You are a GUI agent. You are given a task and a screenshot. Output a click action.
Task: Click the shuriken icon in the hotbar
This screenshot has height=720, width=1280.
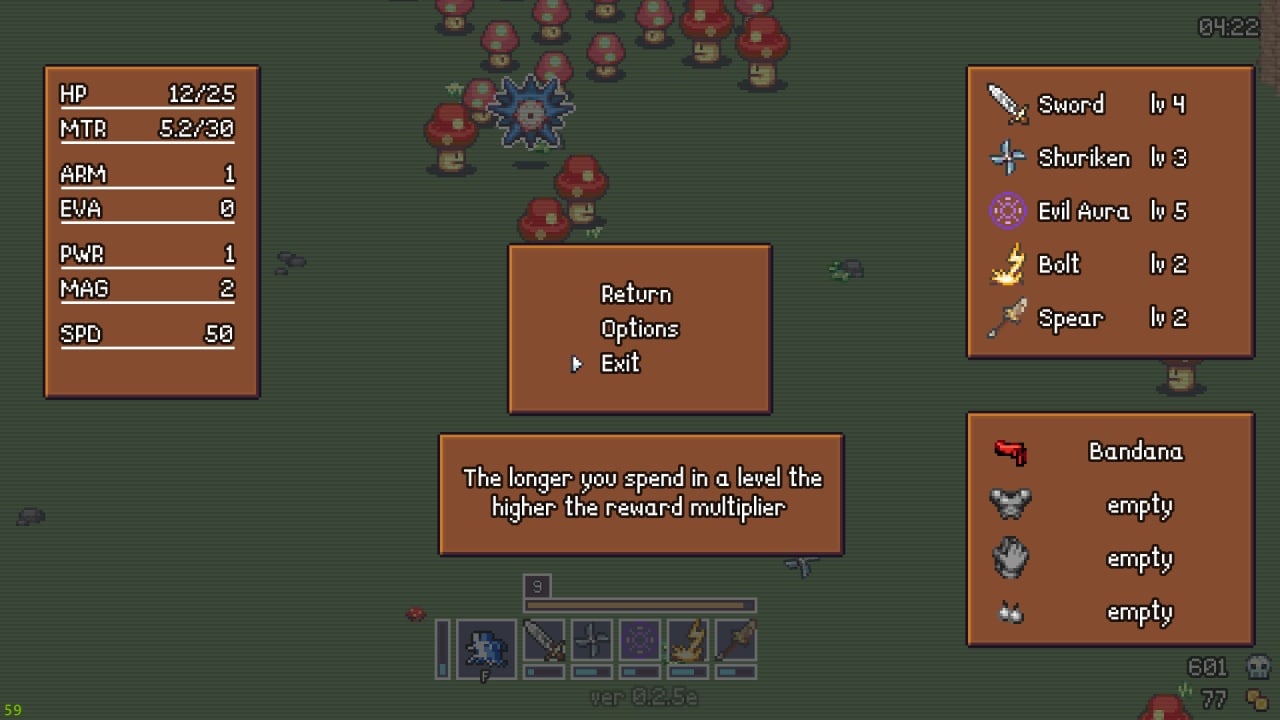(592, 641)
